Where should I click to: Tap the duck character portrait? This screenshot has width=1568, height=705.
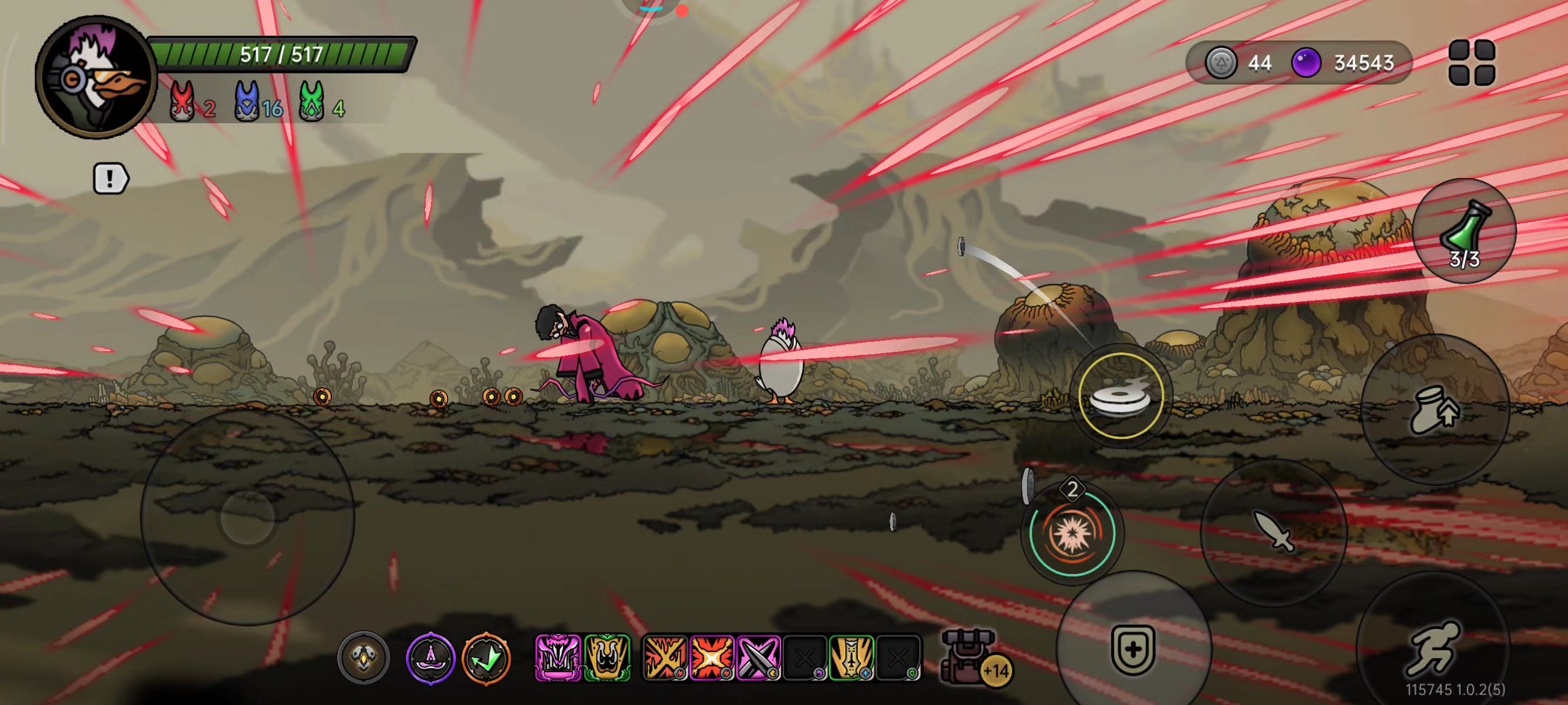96,78
